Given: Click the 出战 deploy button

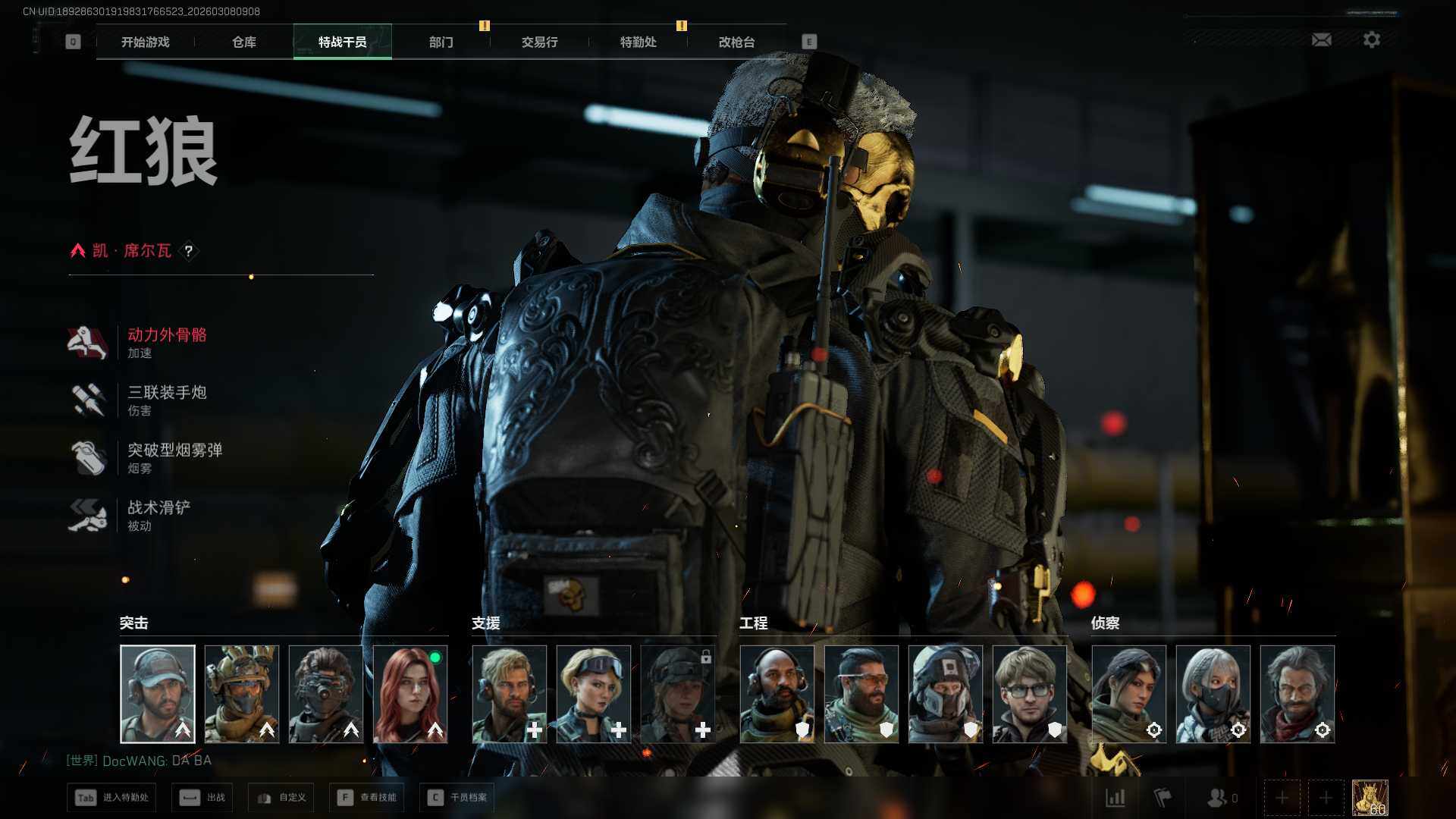Looking at the screenshot, I should (203, 798).
